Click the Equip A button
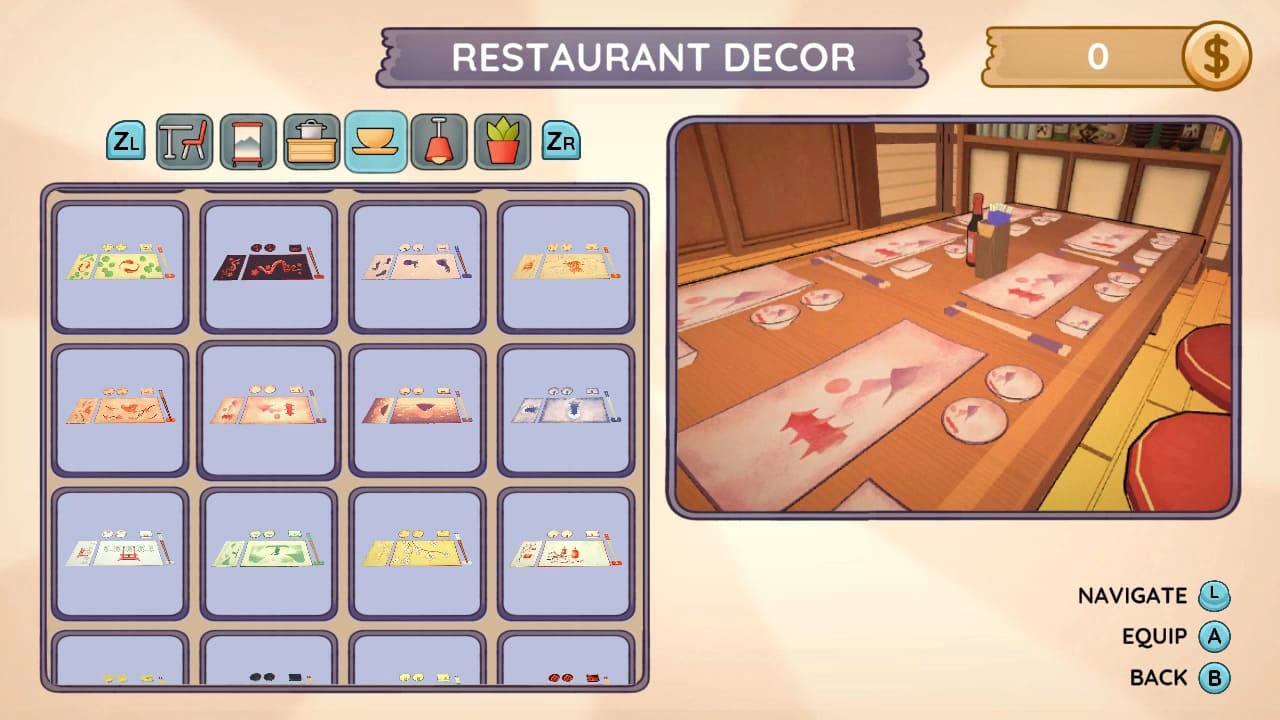The height and width of the screenshot is (720, 1280). (x=1222, y=636)
